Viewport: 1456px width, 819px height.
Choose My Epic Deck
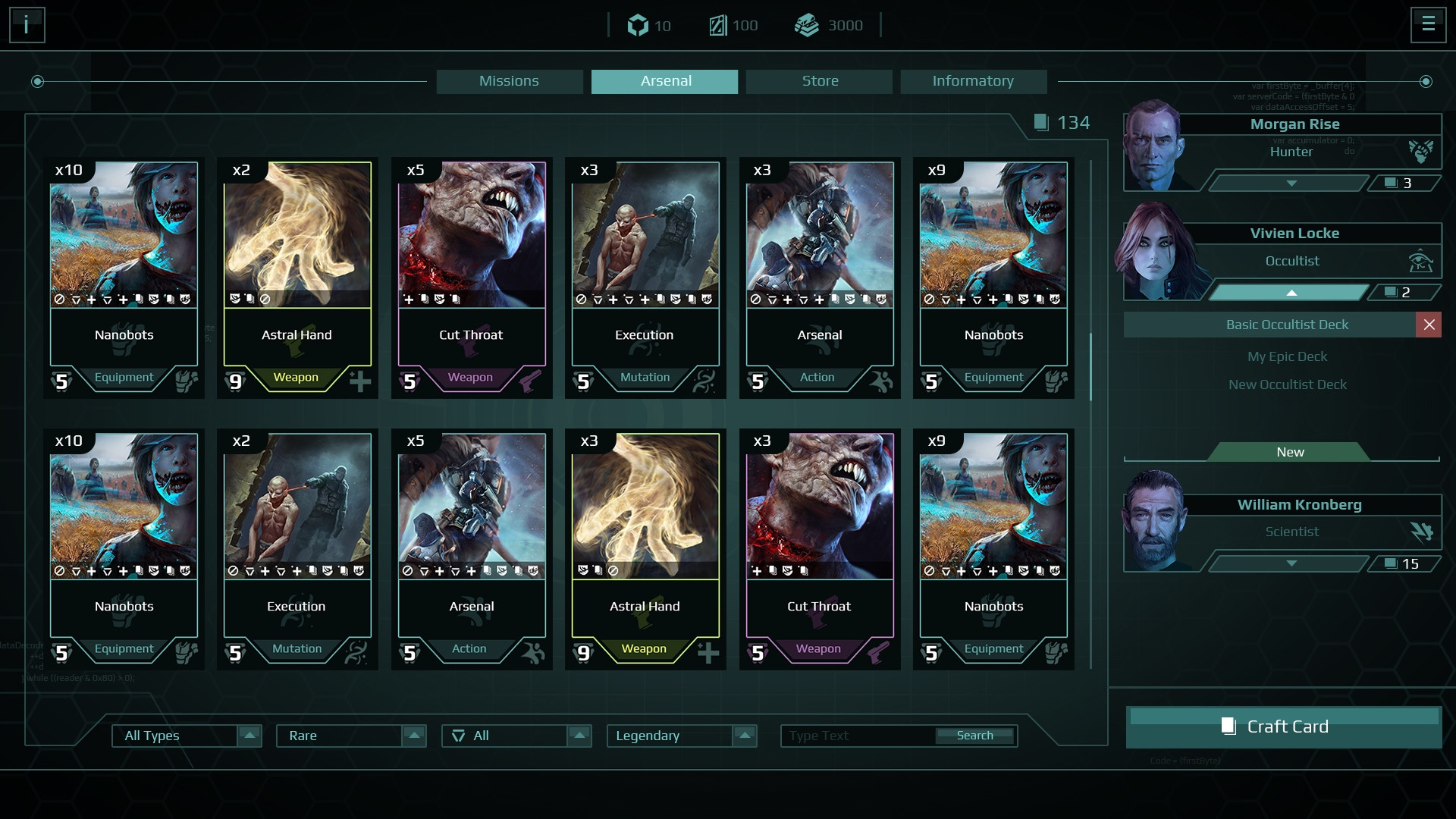[x=1287, y=356]
